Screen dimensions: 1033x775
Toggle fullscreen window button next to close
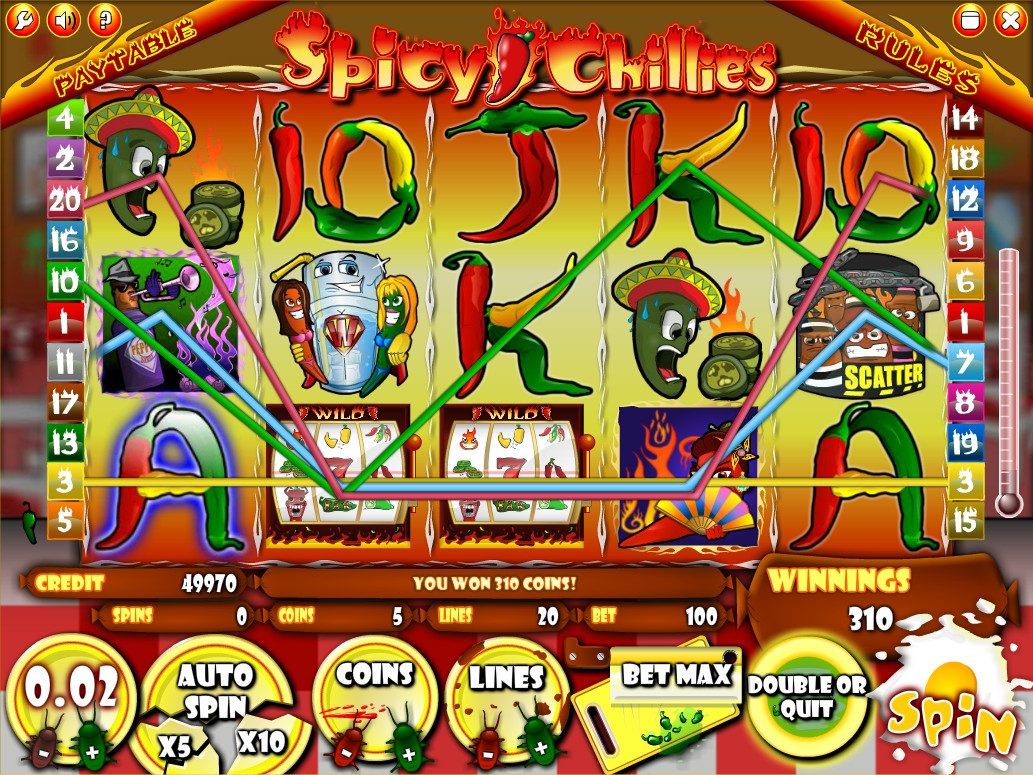coord(967,19)
